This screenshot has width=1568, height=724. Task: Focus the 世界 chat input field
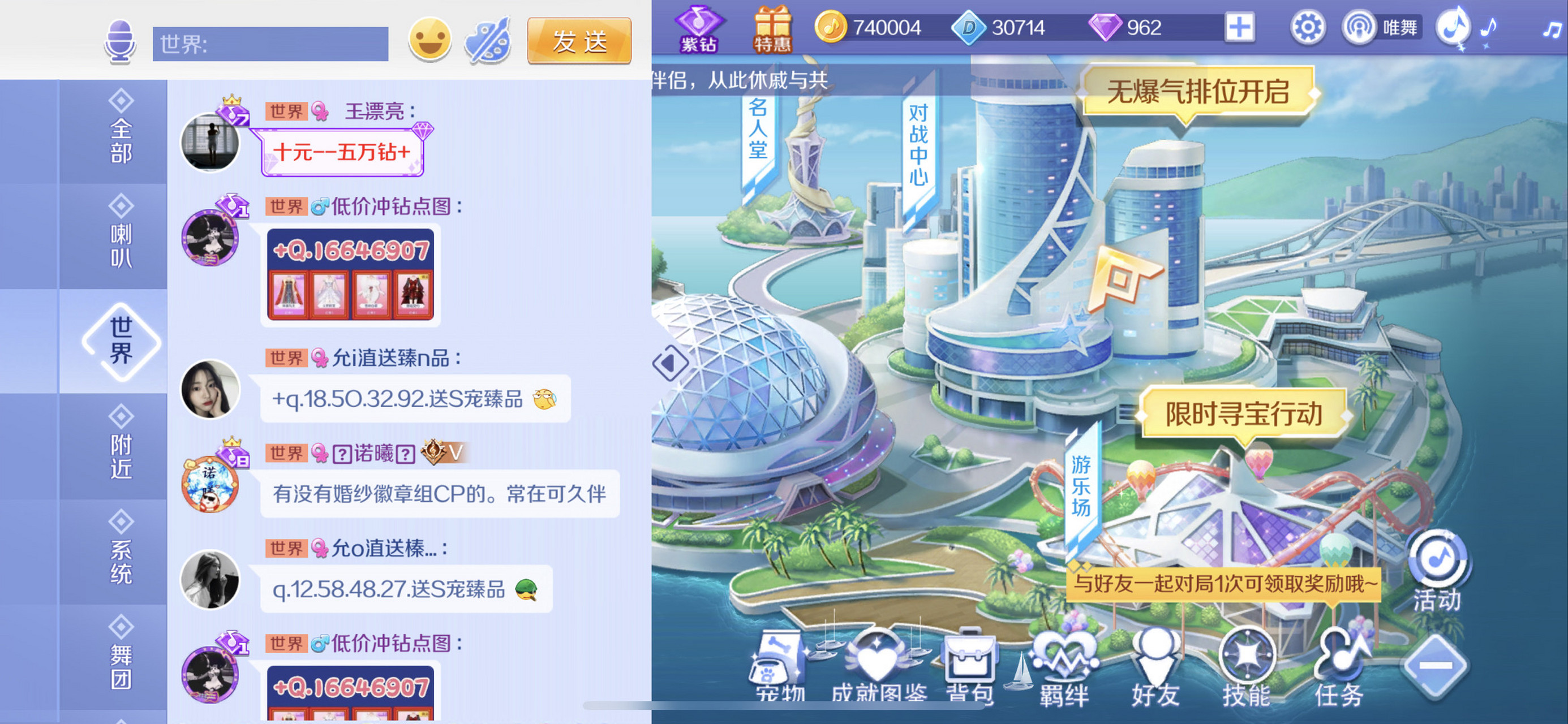[270, 44]
